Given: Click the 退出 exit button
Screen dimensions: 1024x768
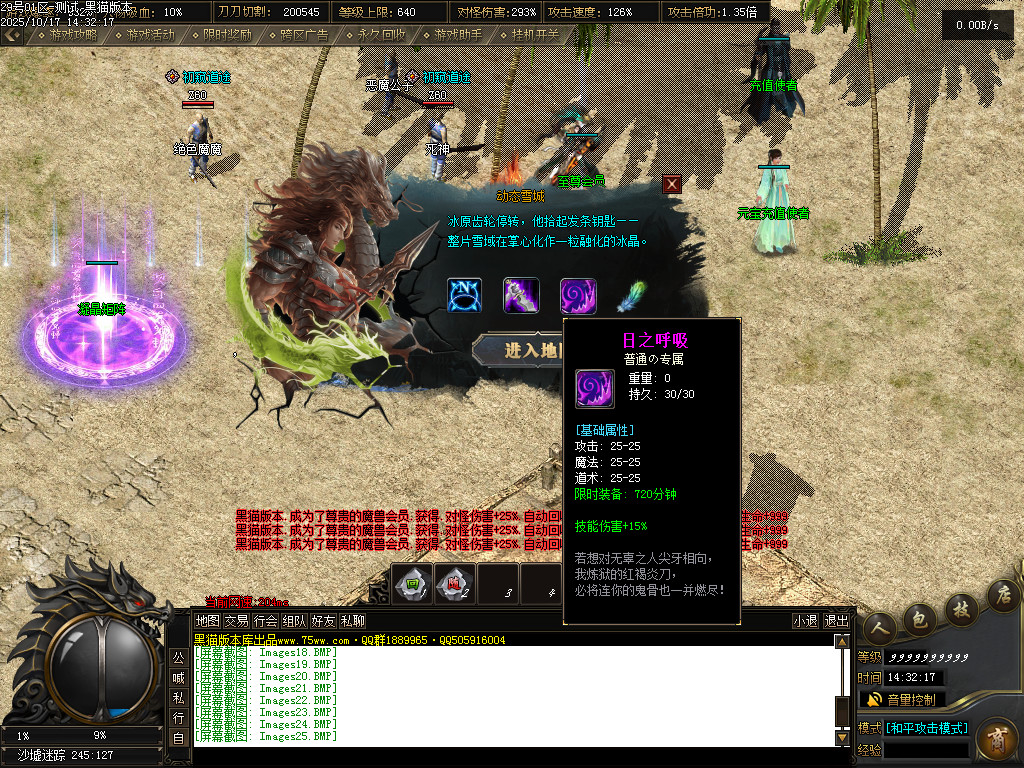Looking at the screenshot, I should [836, 621].
